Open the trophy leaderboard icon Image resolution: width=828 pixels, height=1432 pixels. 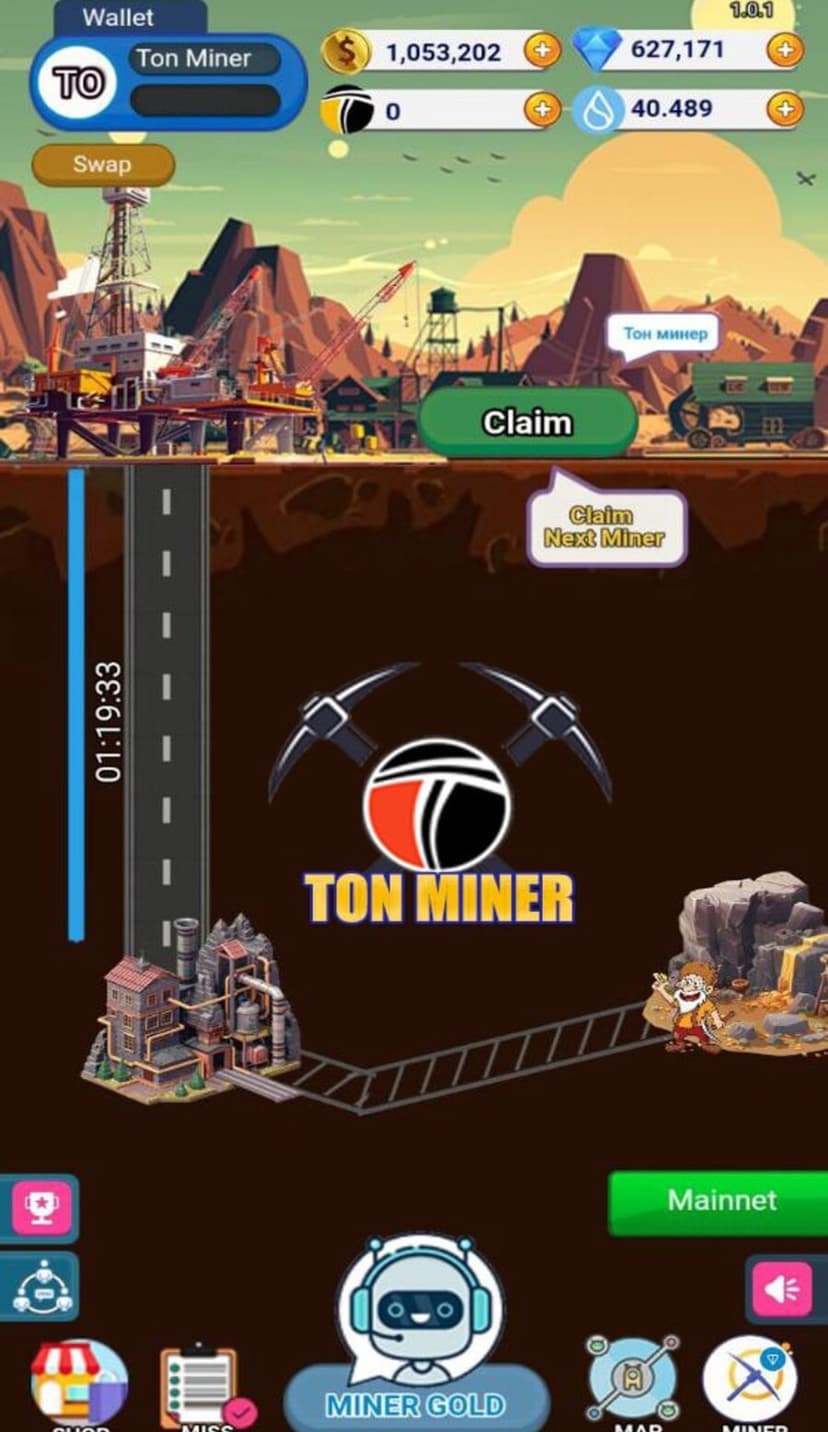pos(41,1207)
